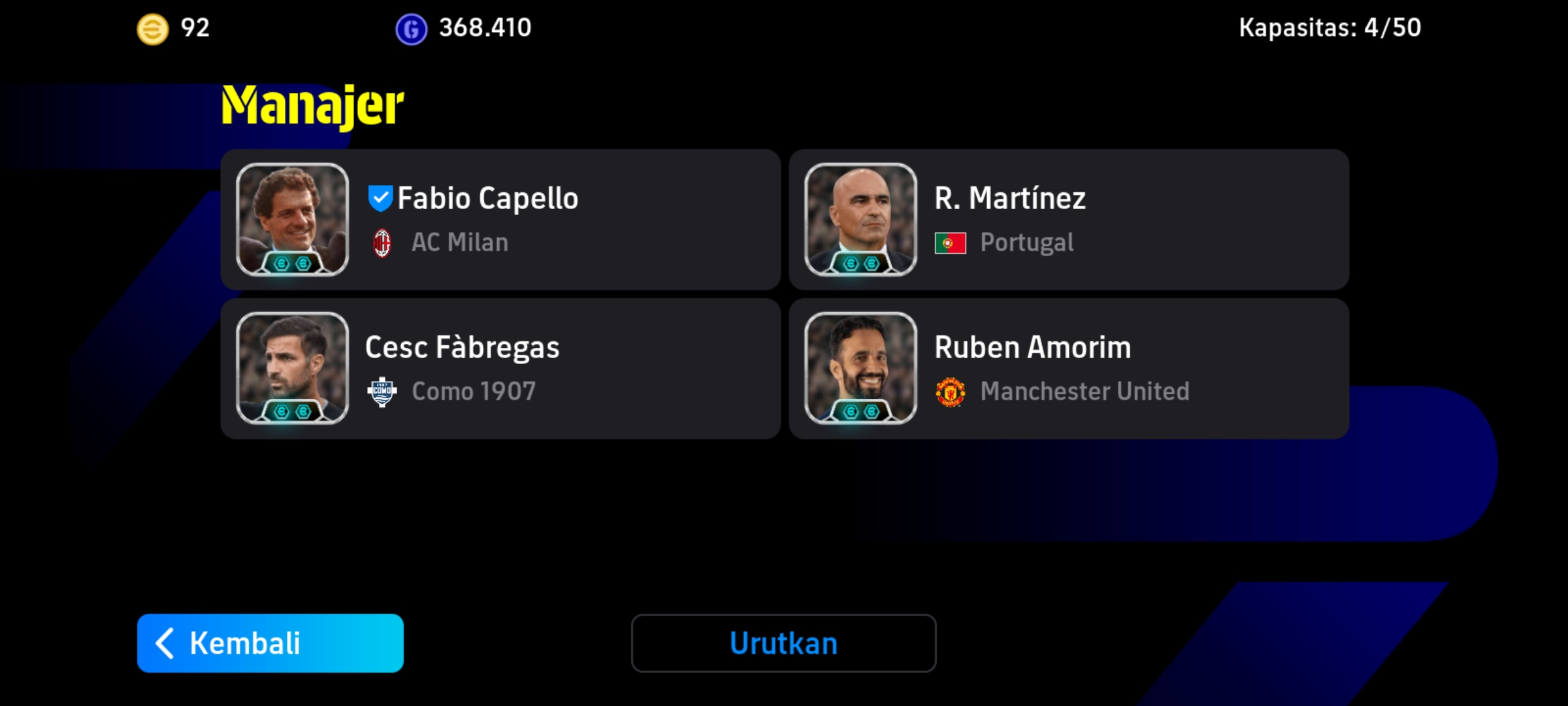Open the Urutkan sort options
Image resolution: width=1568 pixels, height=706 pixels.
click(783, 643)
